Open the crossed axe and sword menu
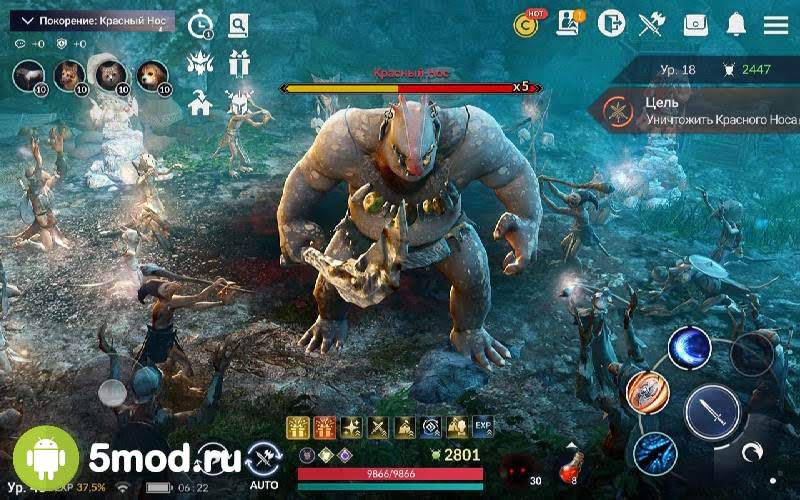The height and width of the screenshot is (500, 800). (x=652, y=24)
